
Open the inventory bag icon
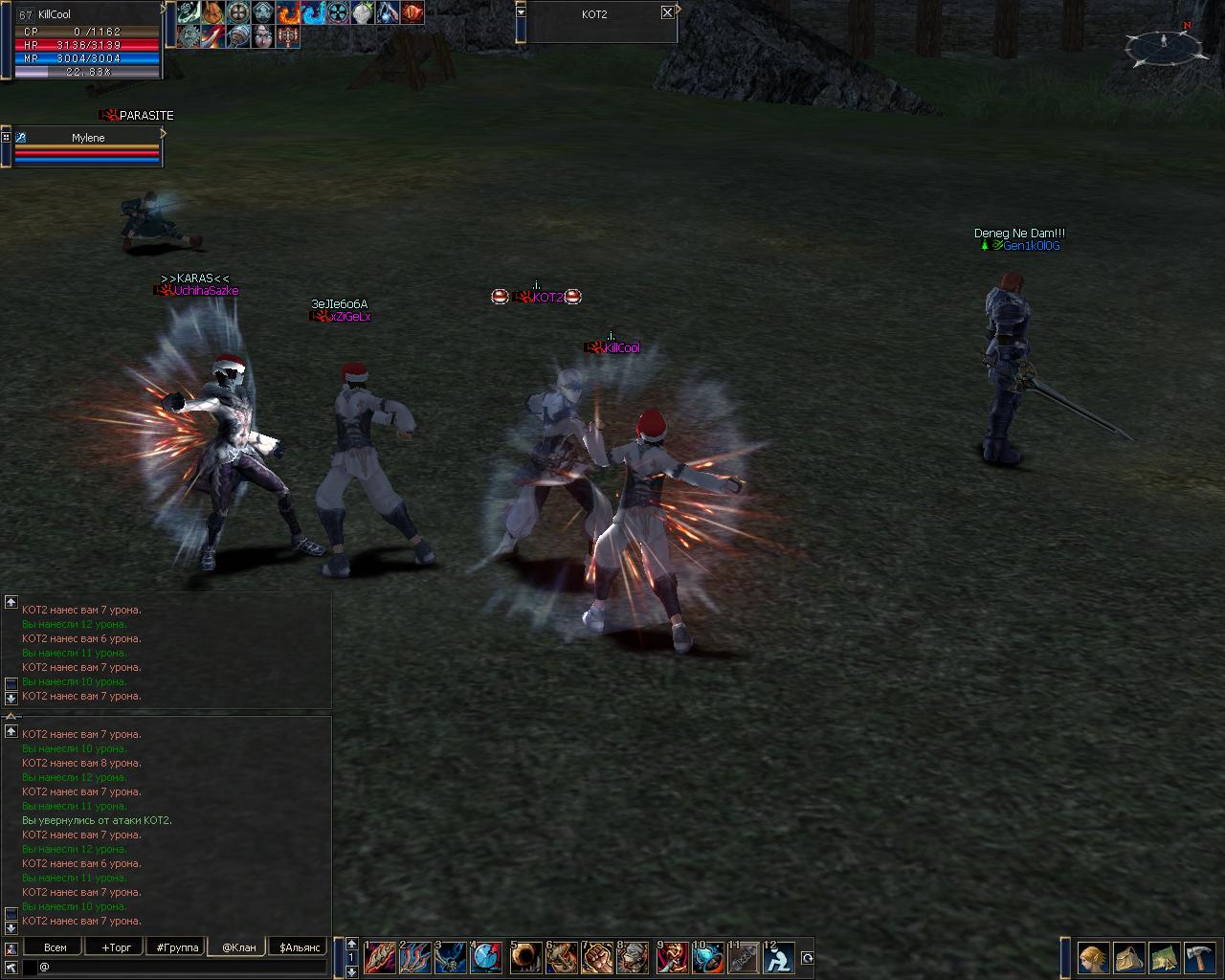tap(1129, 958)
